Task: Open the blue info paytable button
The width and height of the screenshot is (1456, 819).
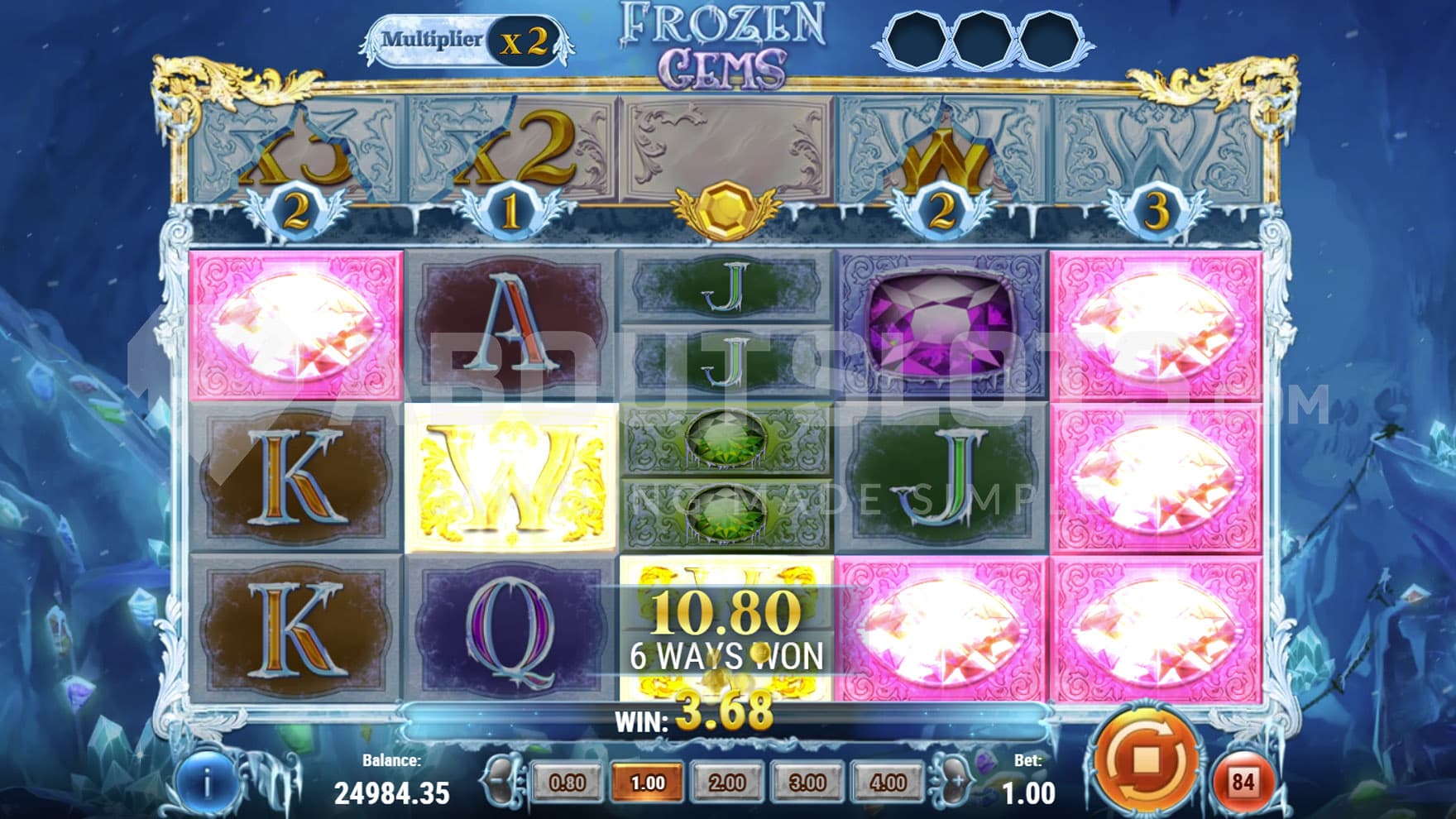Action: point(206,783)
